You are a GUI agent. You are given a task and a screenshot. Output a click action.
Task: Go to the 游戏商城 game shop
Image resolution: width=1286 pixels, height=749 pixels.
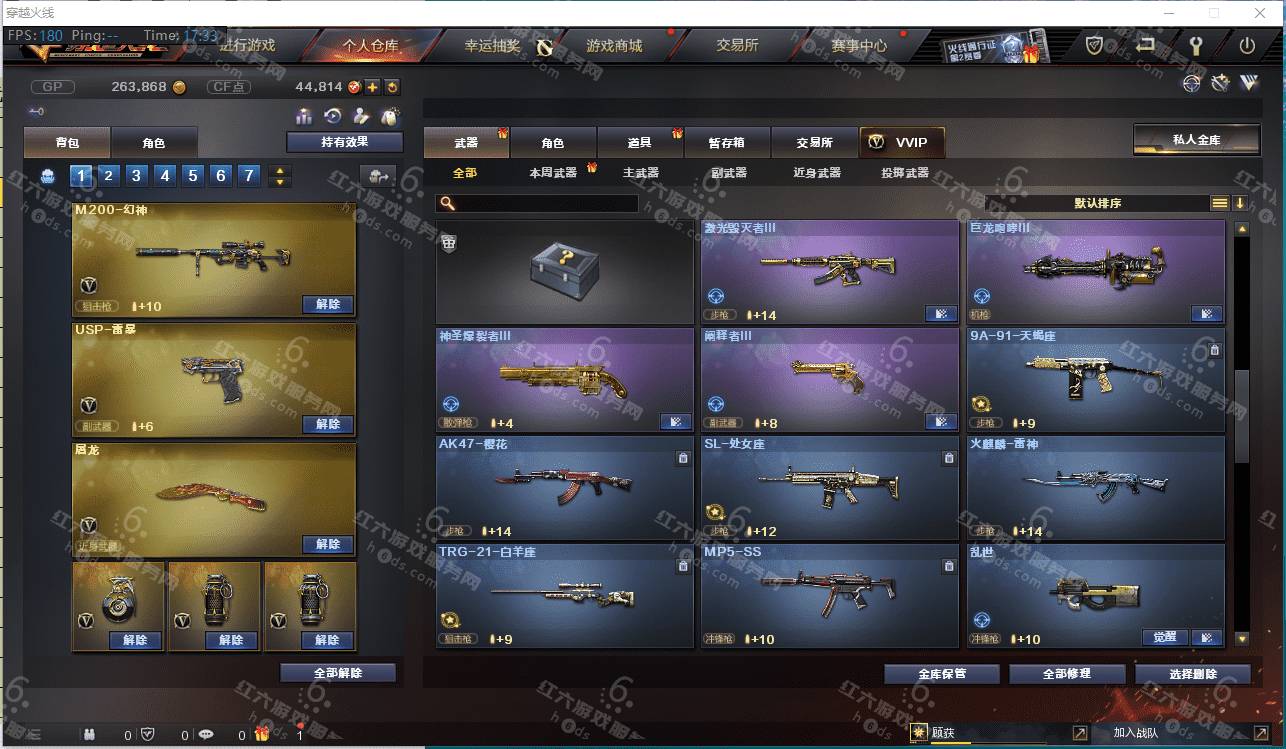click(614, 46)
